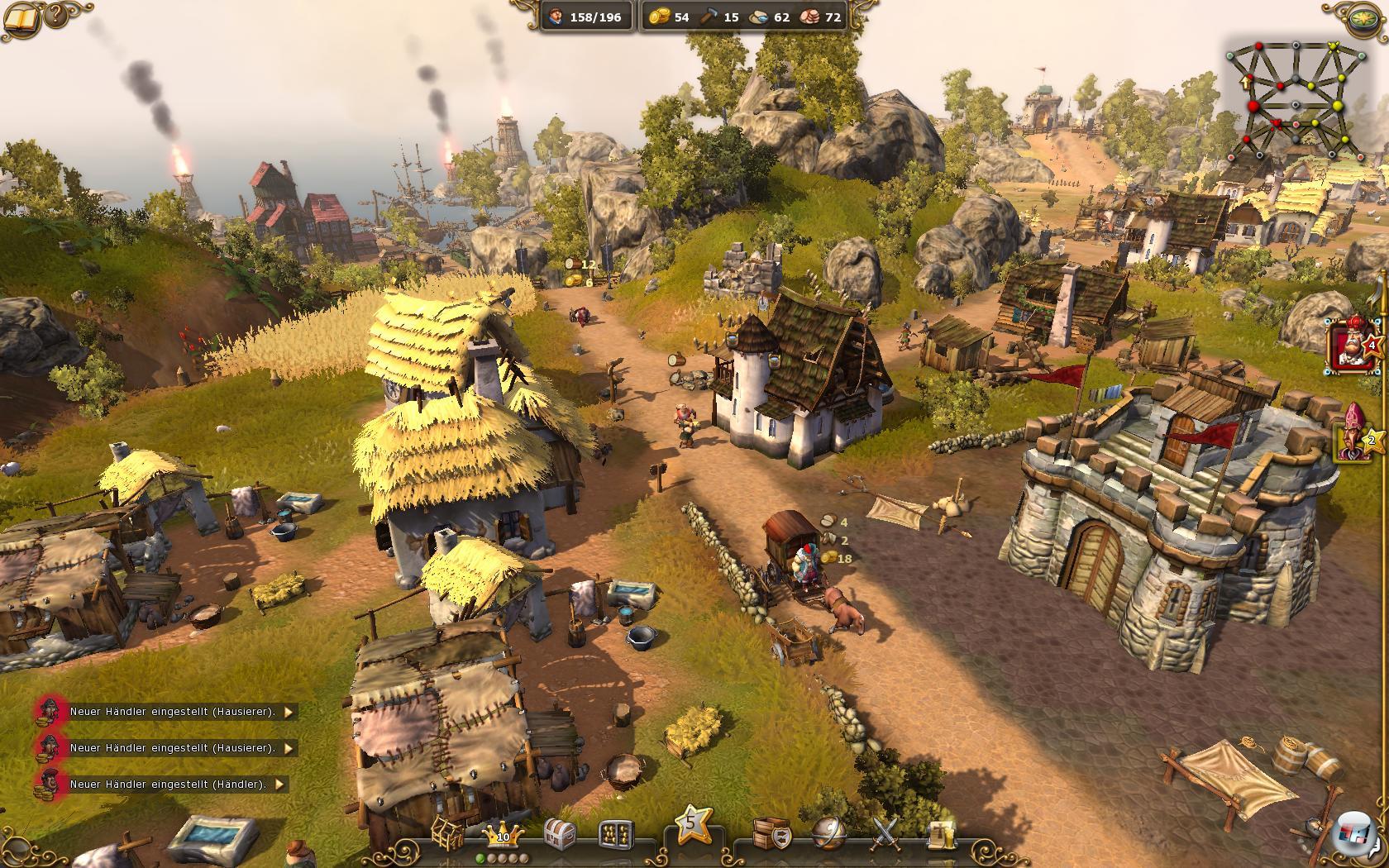Open the crown prestige menu
The height and width of the screenshot is (868, 1389).
click(x=503, y=834)
